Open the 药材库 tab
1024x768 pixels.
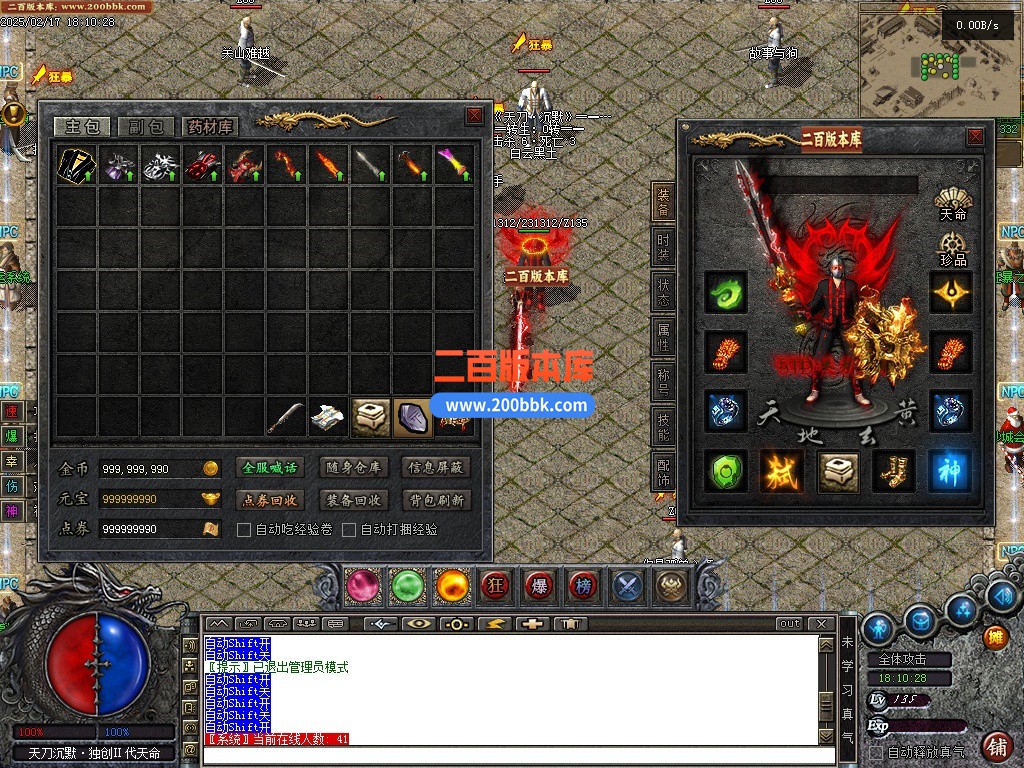pos(208,127)
